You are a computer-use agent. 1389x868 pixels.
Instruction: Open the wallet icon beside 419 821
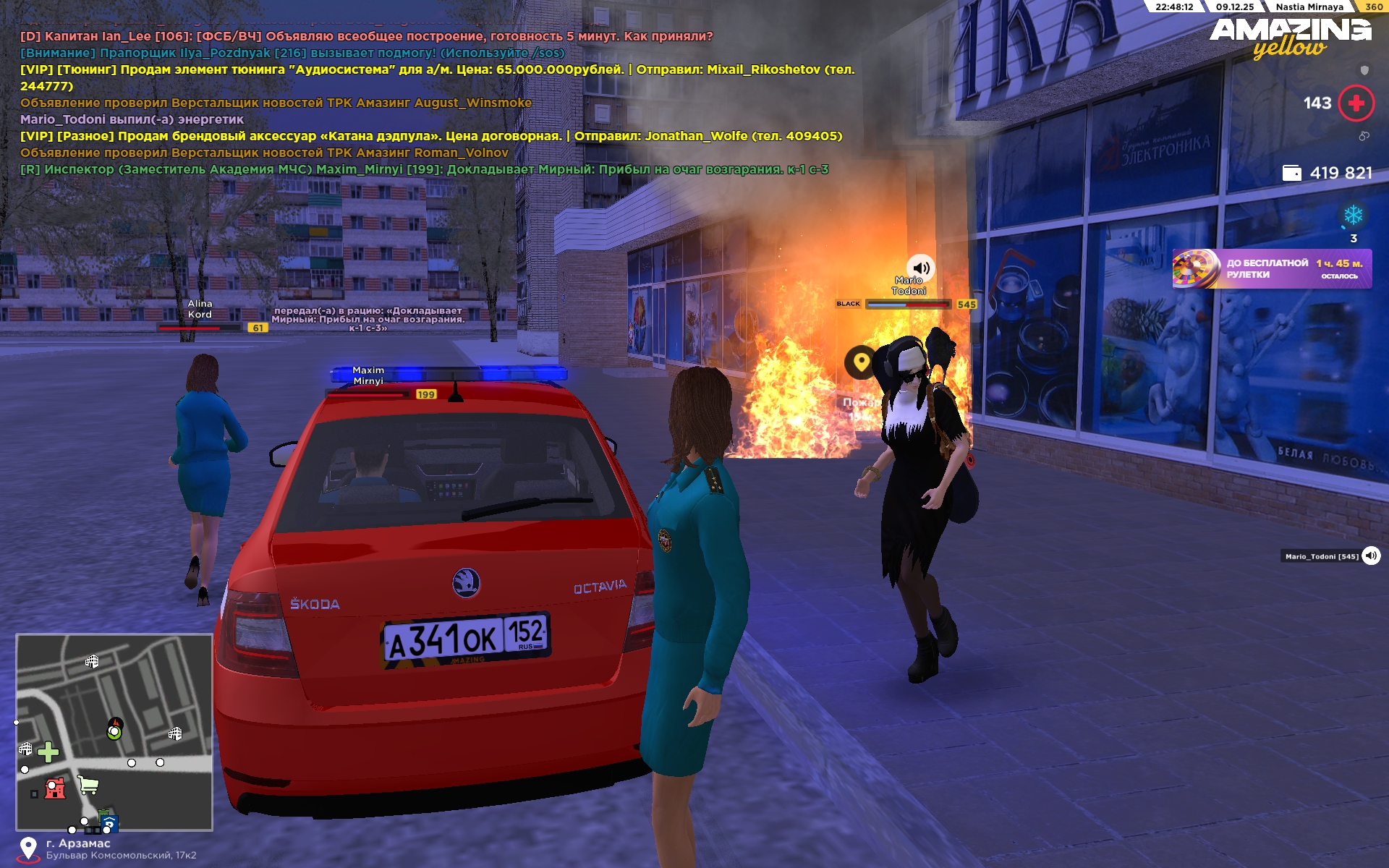(1291, 173)
